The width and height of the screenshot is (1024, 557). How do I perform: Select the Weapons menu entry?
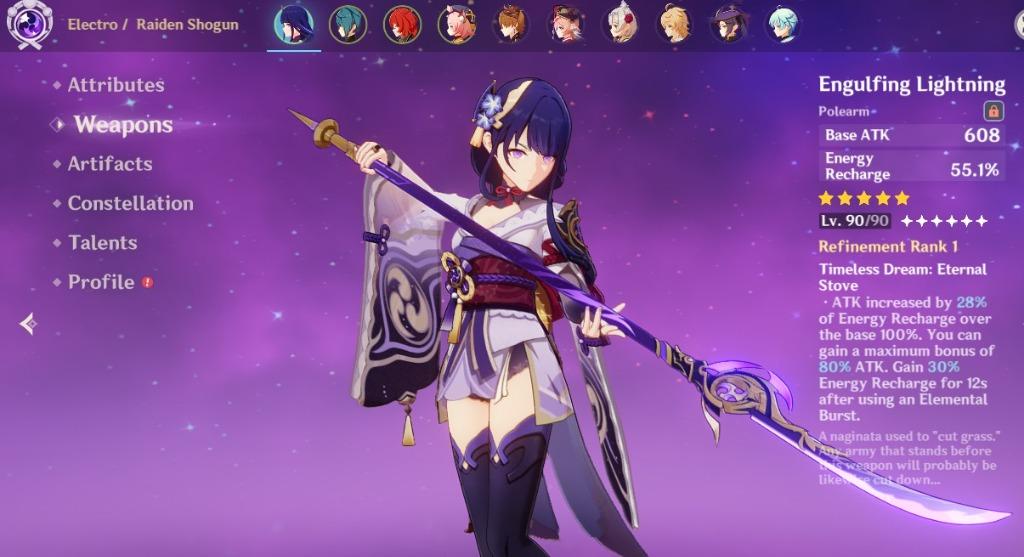point(122,125)
